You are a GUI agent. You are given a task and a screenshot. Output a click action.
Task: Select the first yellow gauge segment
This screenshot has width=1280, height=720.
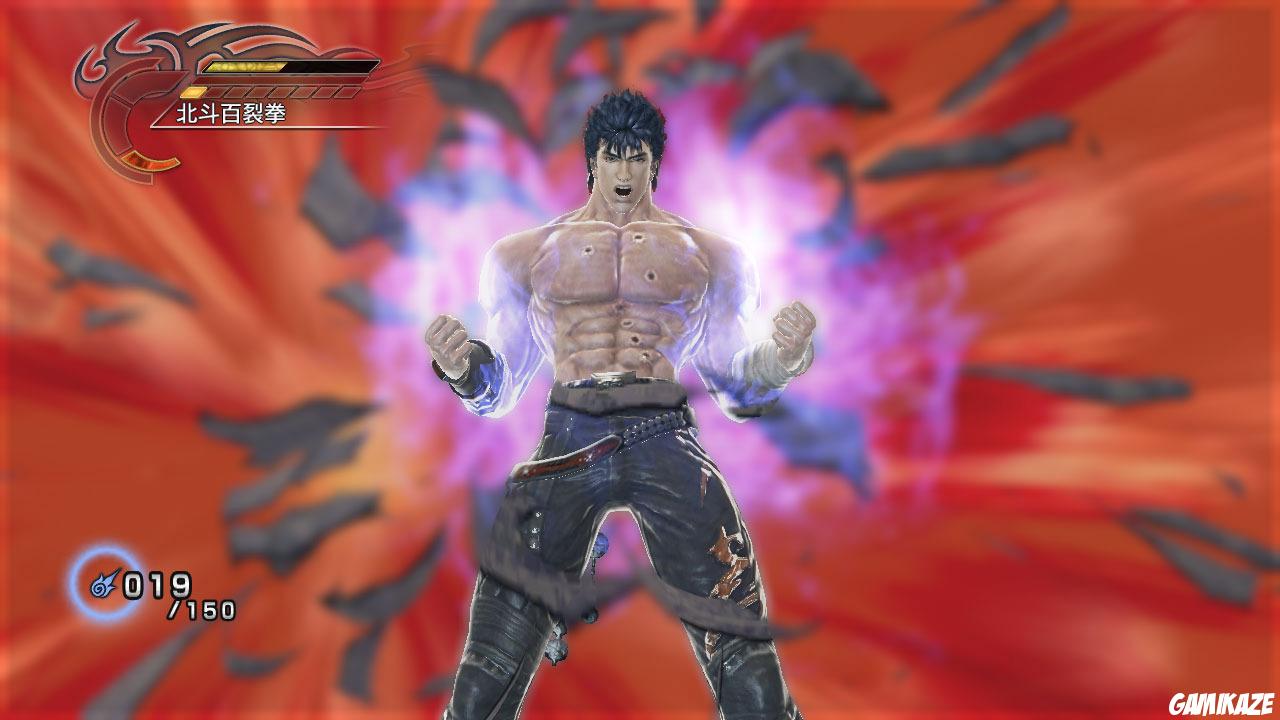(192, 92)
